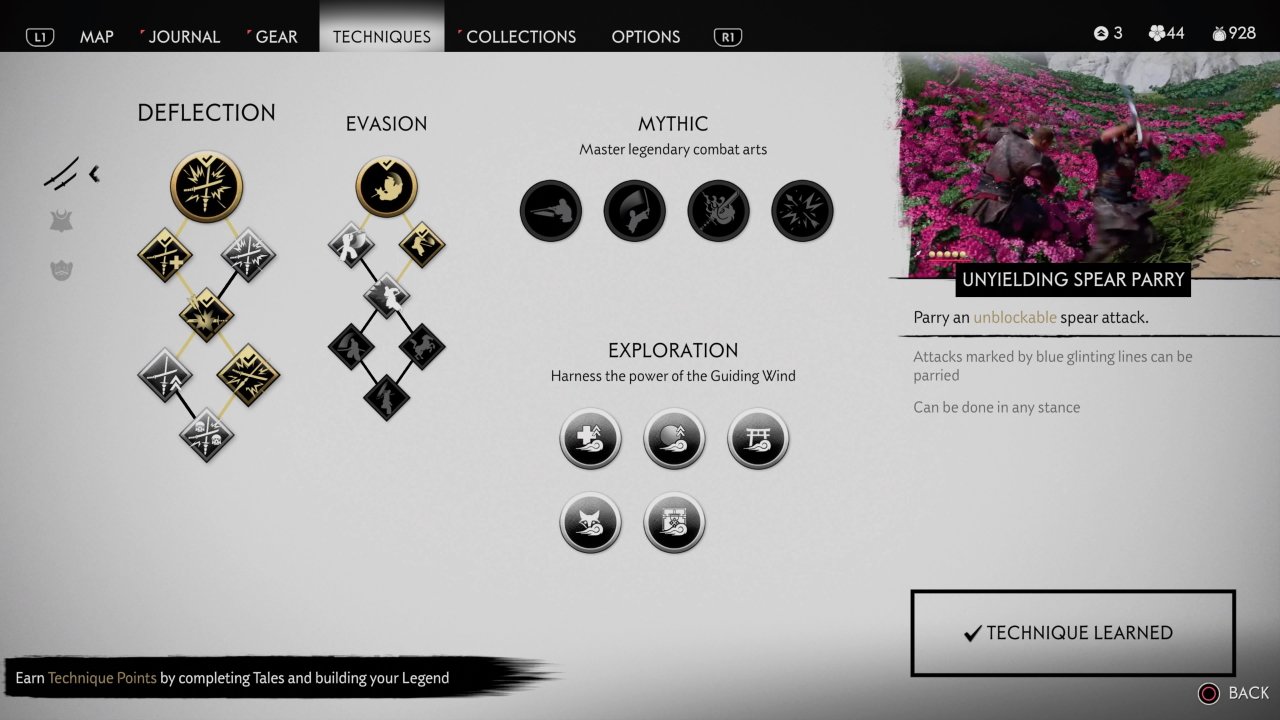Switch to the Options tab
Screen dimensions: 1280x720
pos(645,37)
